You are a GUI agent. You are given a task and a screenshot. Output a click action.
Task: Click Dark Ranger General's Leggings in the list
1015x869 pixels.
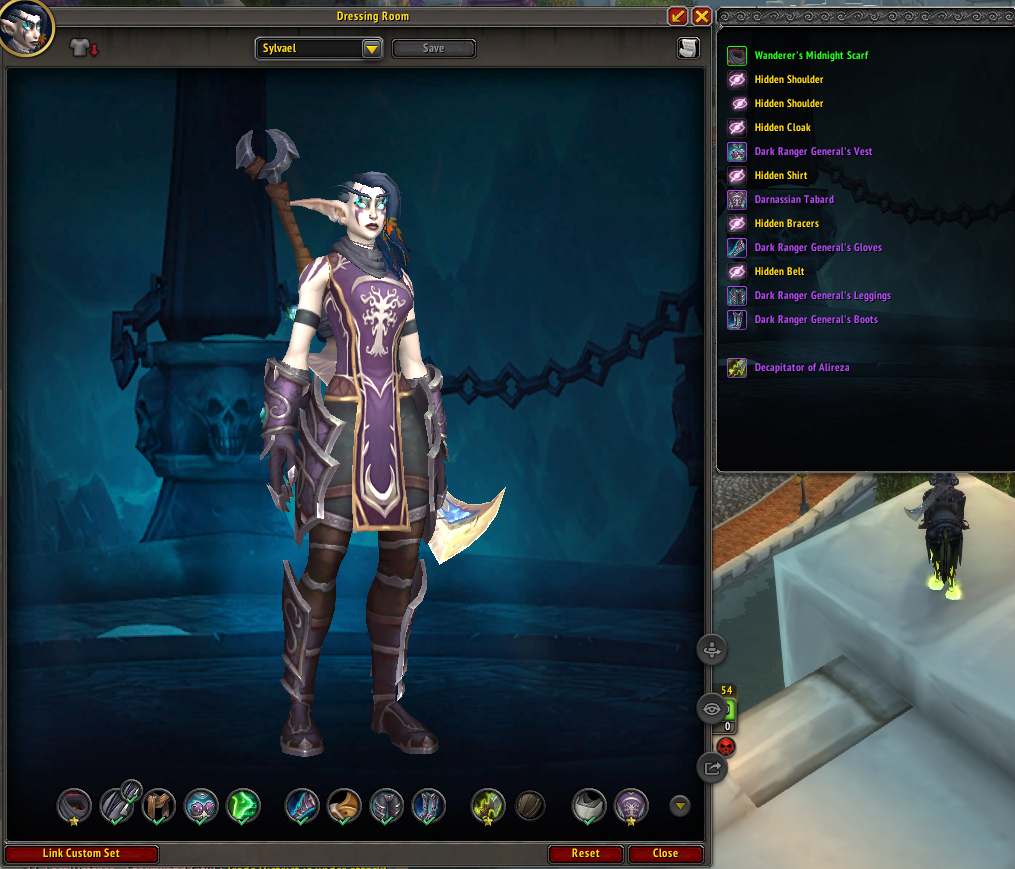tap(822, 296)
